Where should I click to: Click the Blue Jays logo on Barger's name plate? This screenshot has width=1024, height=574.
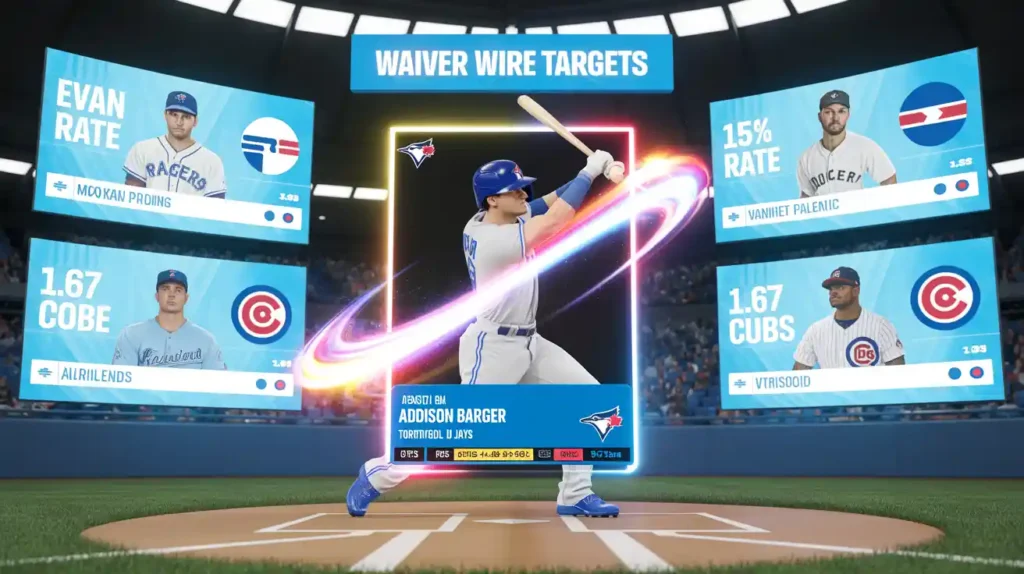600,422
